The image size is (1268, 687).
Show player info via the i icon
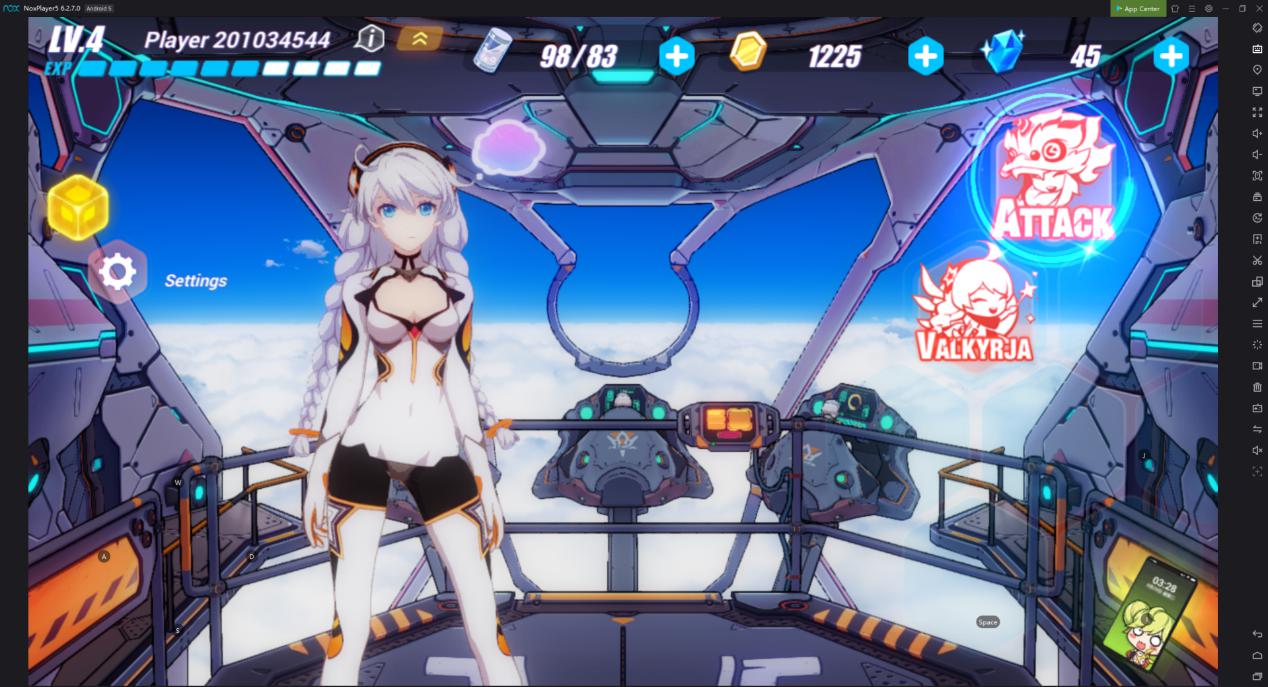[370, 39]
